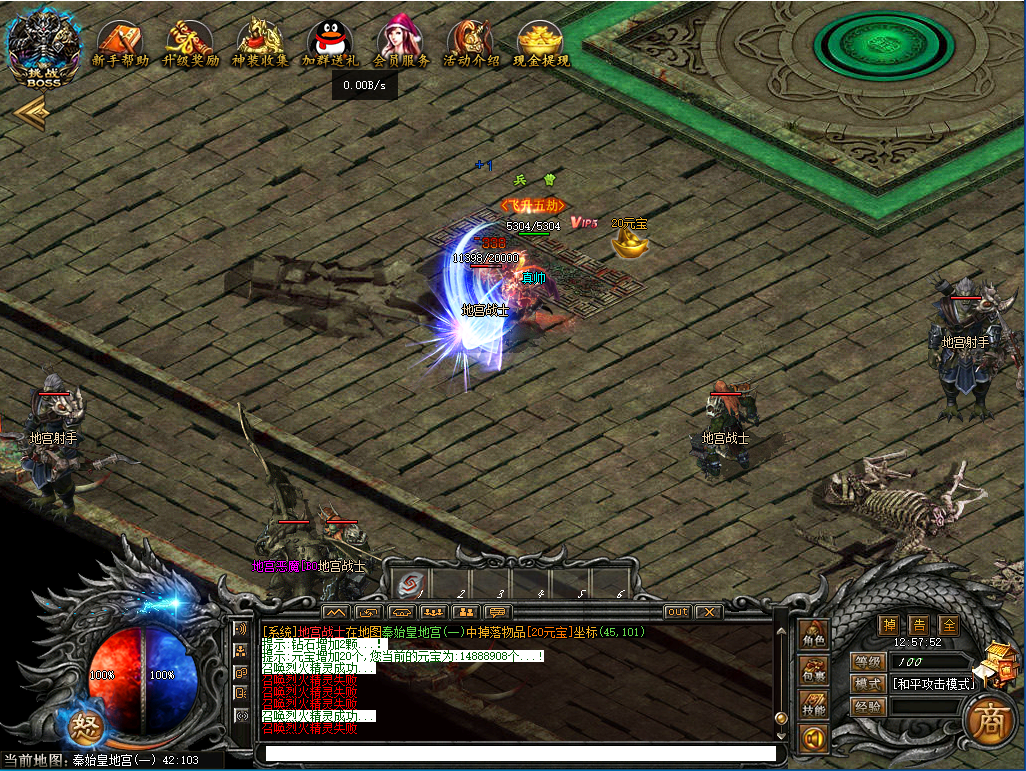Open the 挑战BOSS challenge icon

[43, 47]
